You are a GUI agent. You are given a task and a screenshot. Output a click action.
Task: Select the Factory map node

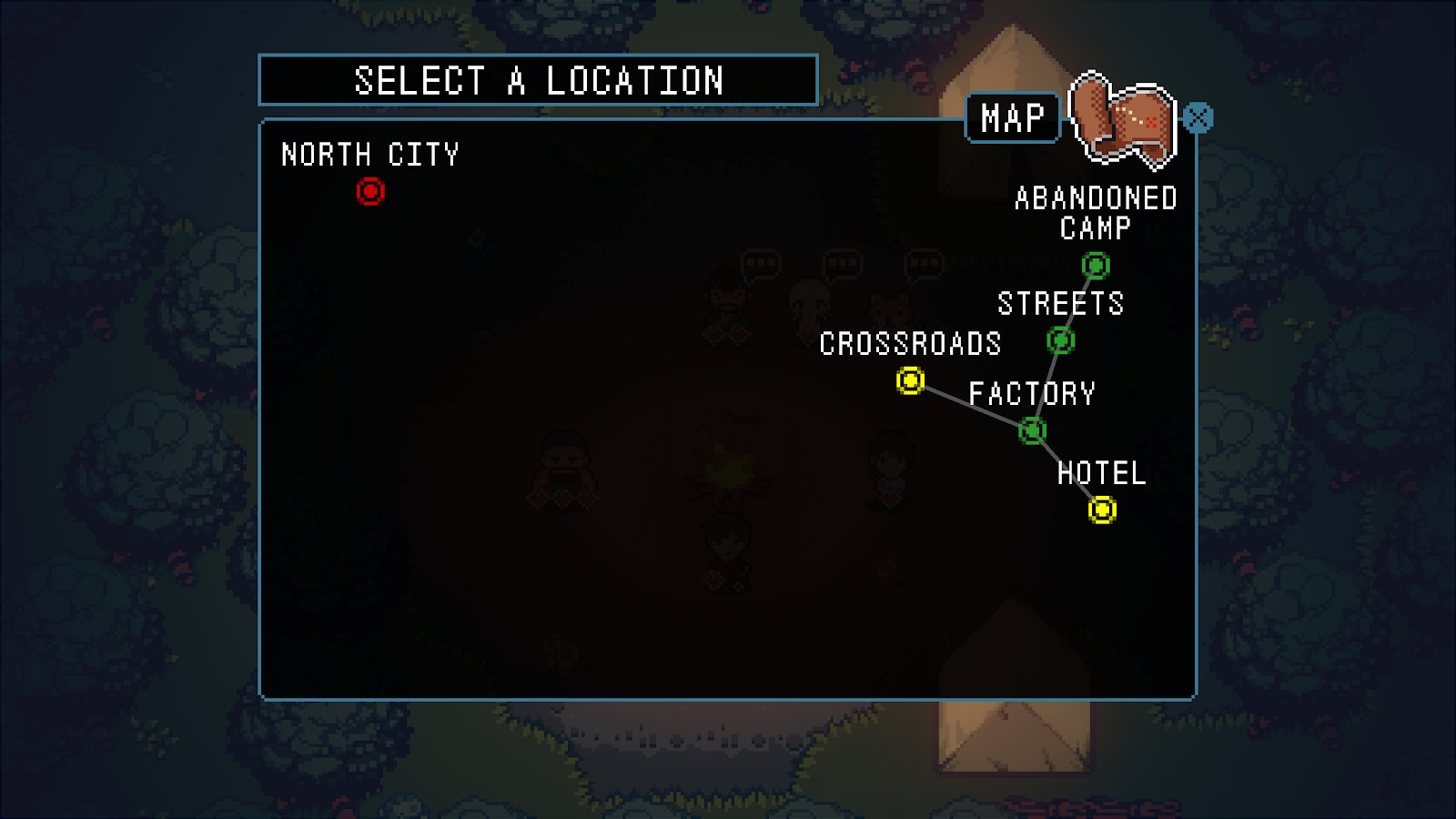1033,430
